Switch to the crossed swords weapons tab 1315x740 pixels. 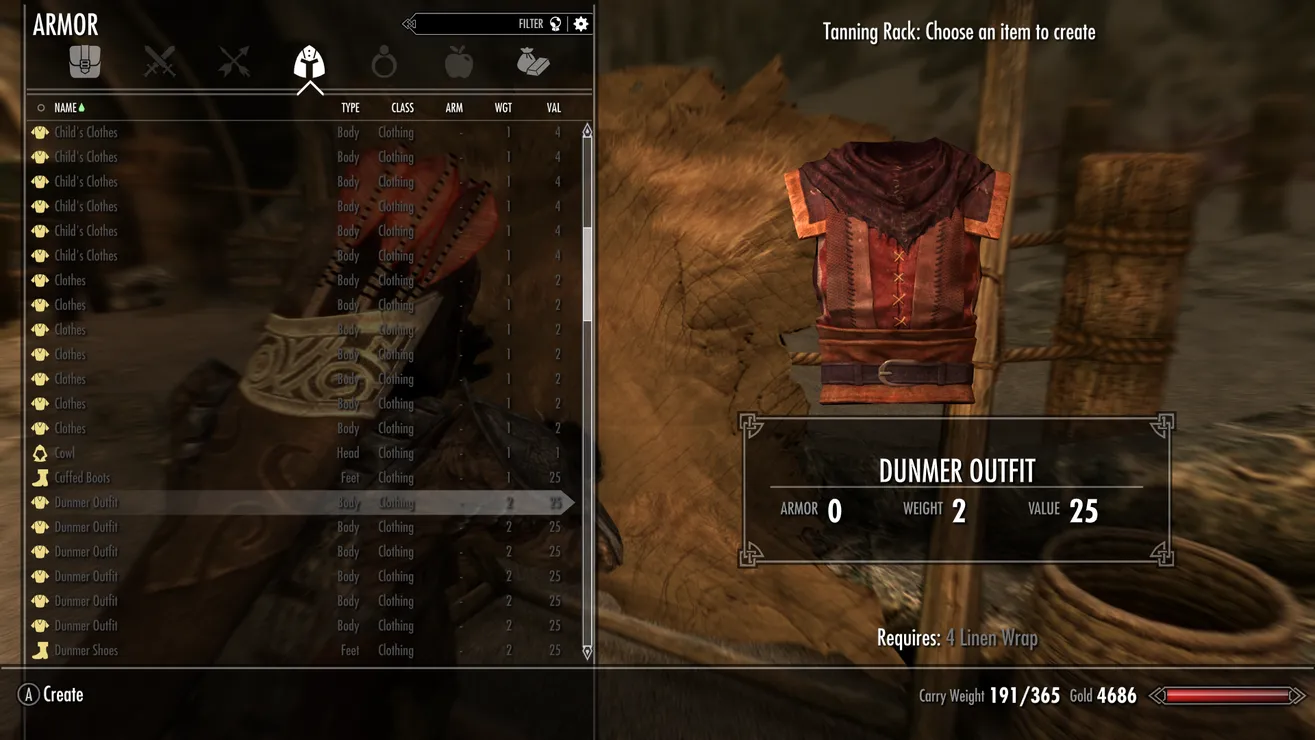click(160, 63)
